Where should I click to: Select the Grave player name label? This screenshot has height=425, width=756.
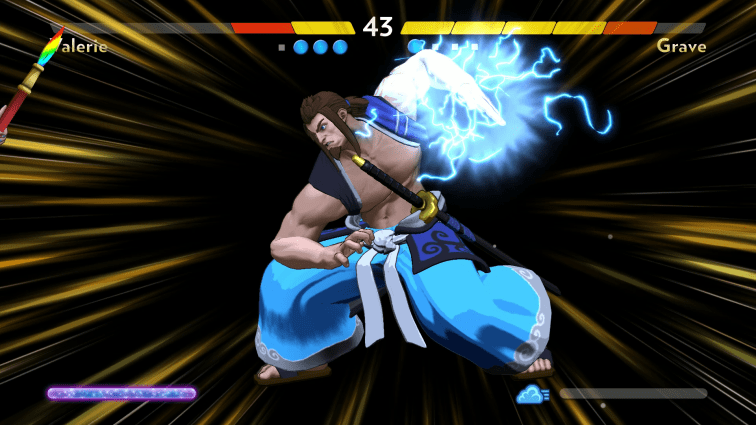coord(681,46)
